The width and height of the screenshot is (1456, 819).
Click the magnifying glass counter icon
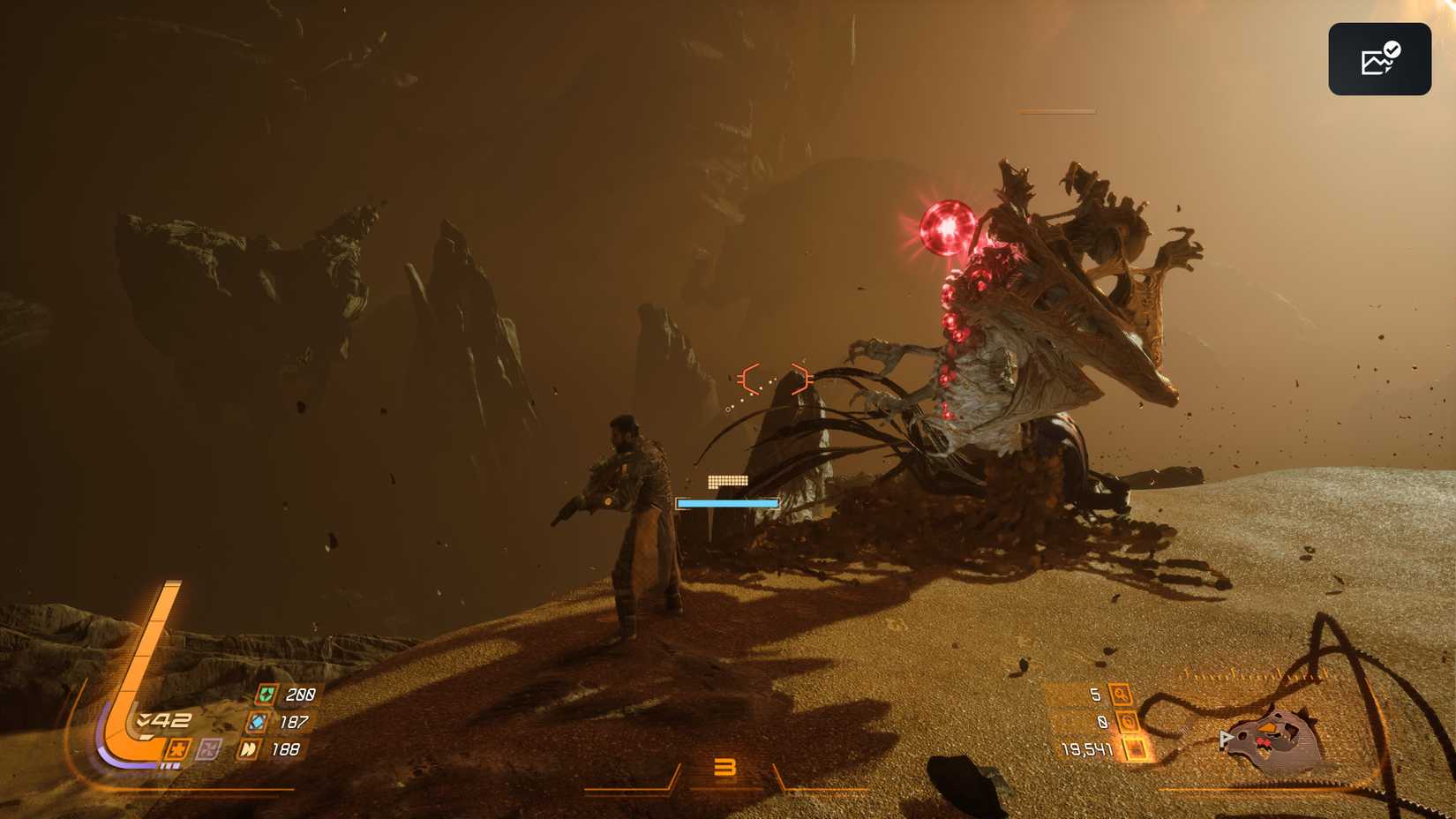(1122, 695)
